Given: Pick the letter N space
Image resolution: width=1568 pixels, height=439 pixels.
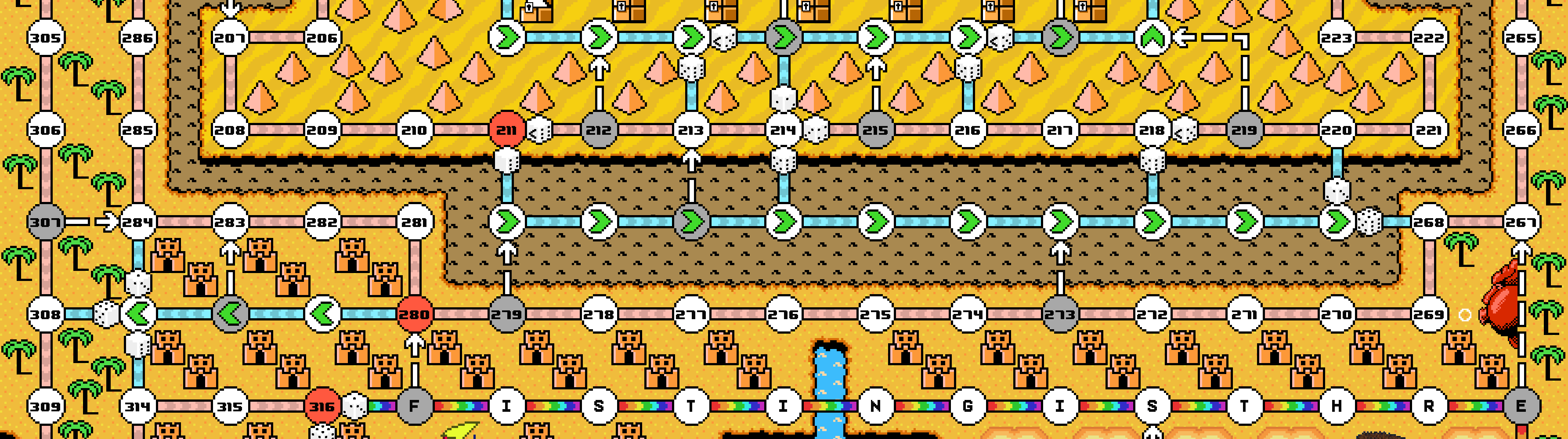Looking at the screenshot, I should 875,406.
